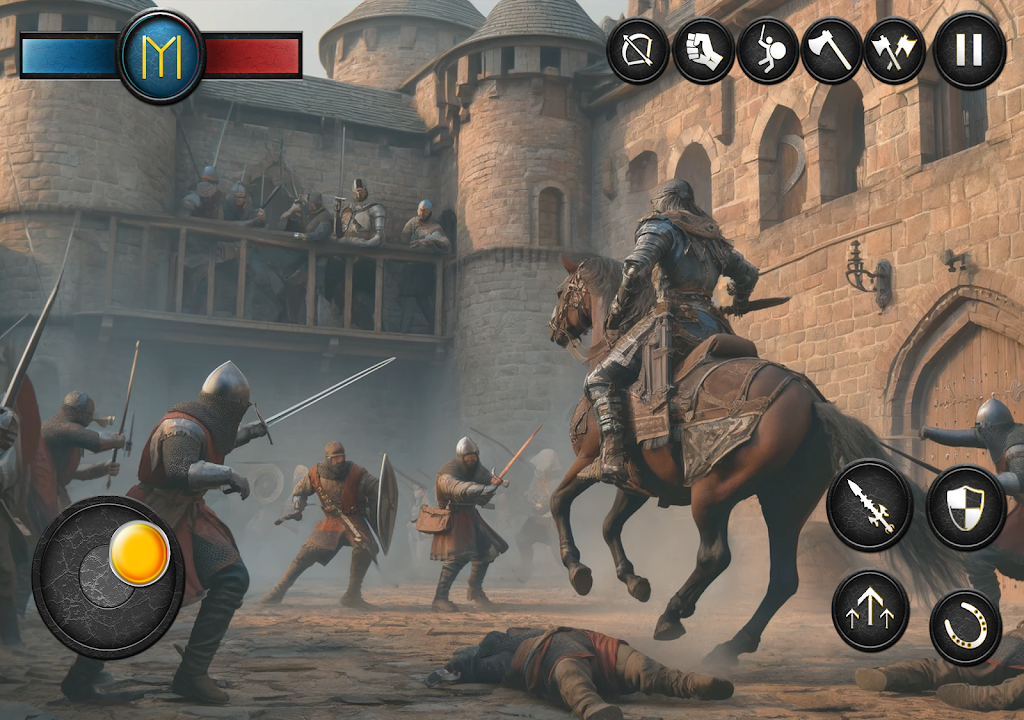This screenshot has height=720, width=1024.
Task: Activate the warrior with shield stance
Action: point(768,51)
